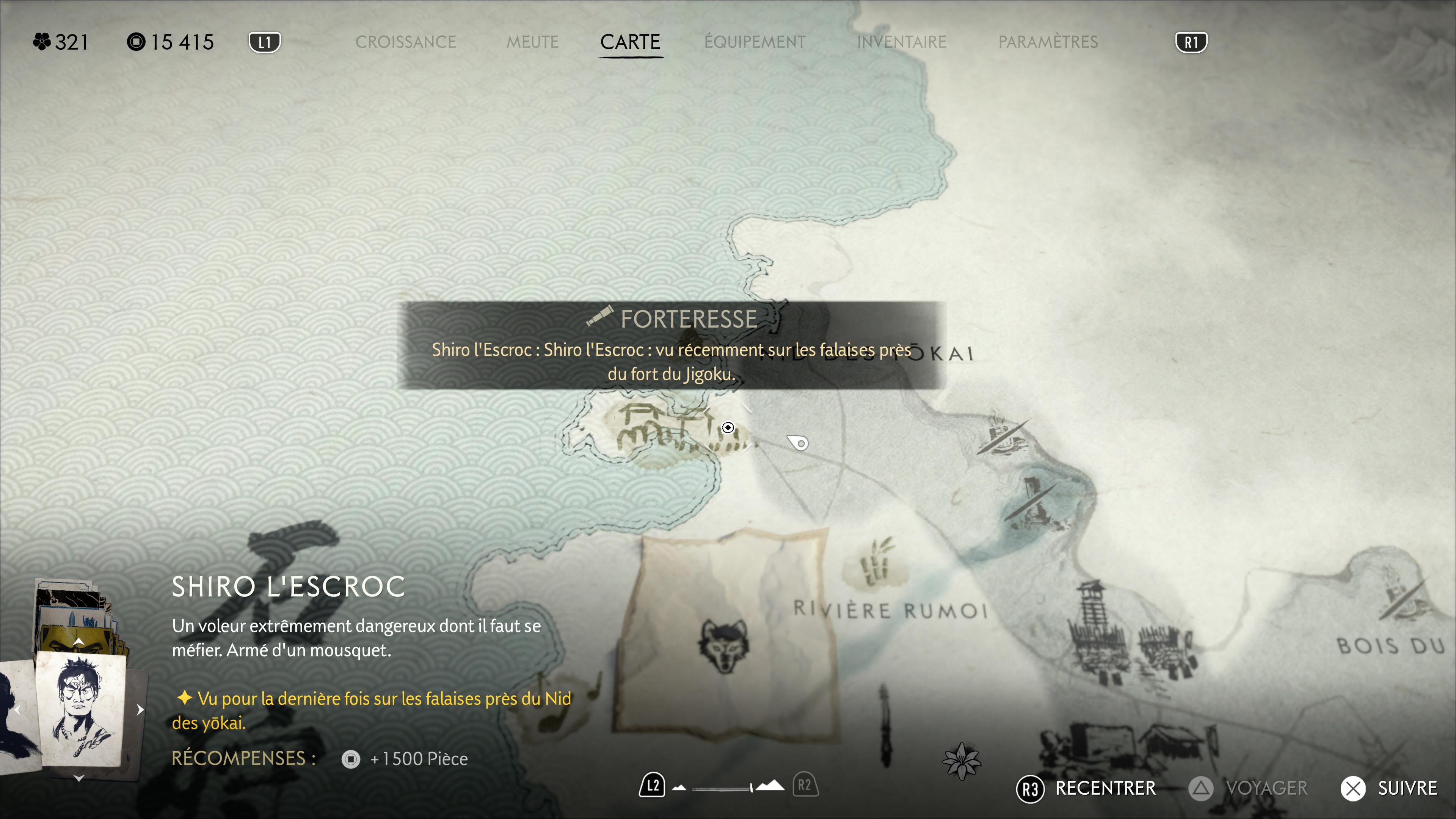Image resolution: width=1456 pixels, height=819 pixels.
Task: Click the player position arrow marker
Action: click(799, 442)
